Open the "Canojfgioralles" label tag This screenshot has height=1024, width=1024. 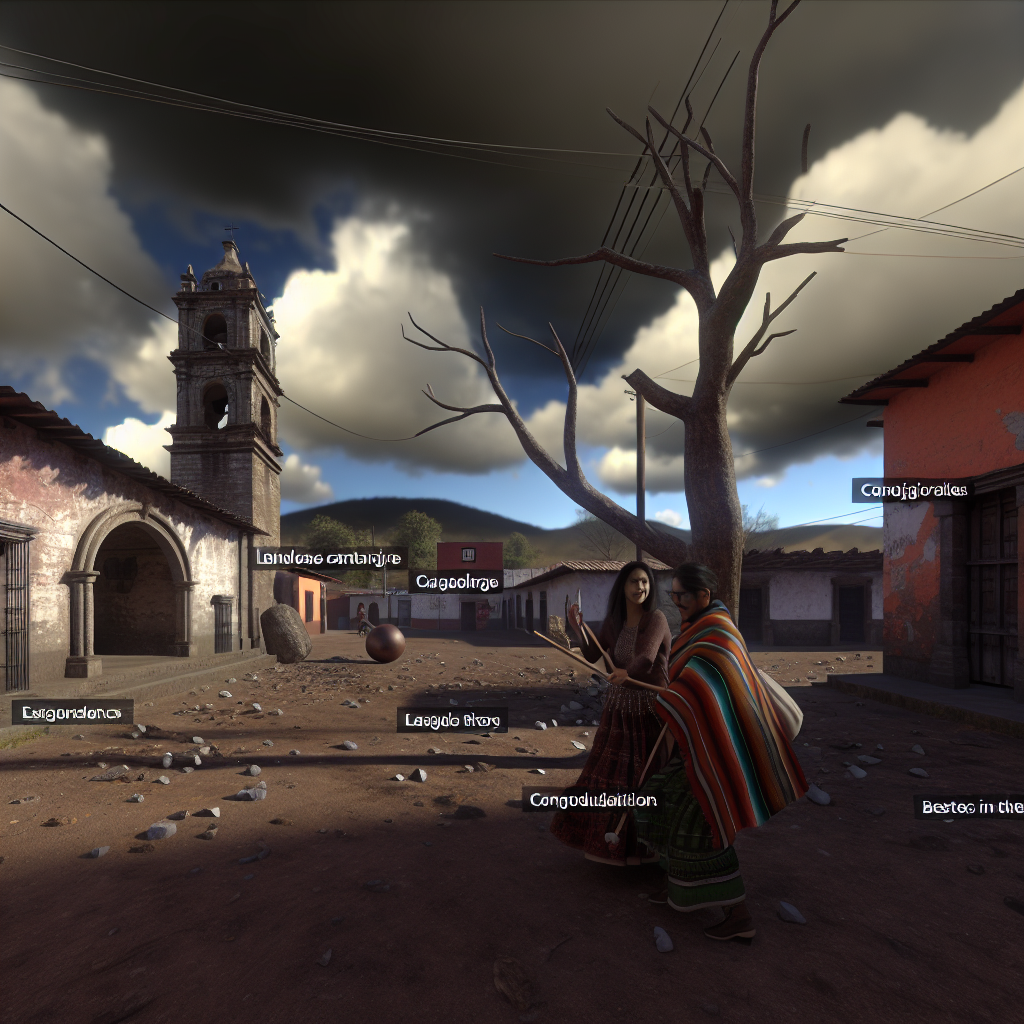[x=913, y=490]
